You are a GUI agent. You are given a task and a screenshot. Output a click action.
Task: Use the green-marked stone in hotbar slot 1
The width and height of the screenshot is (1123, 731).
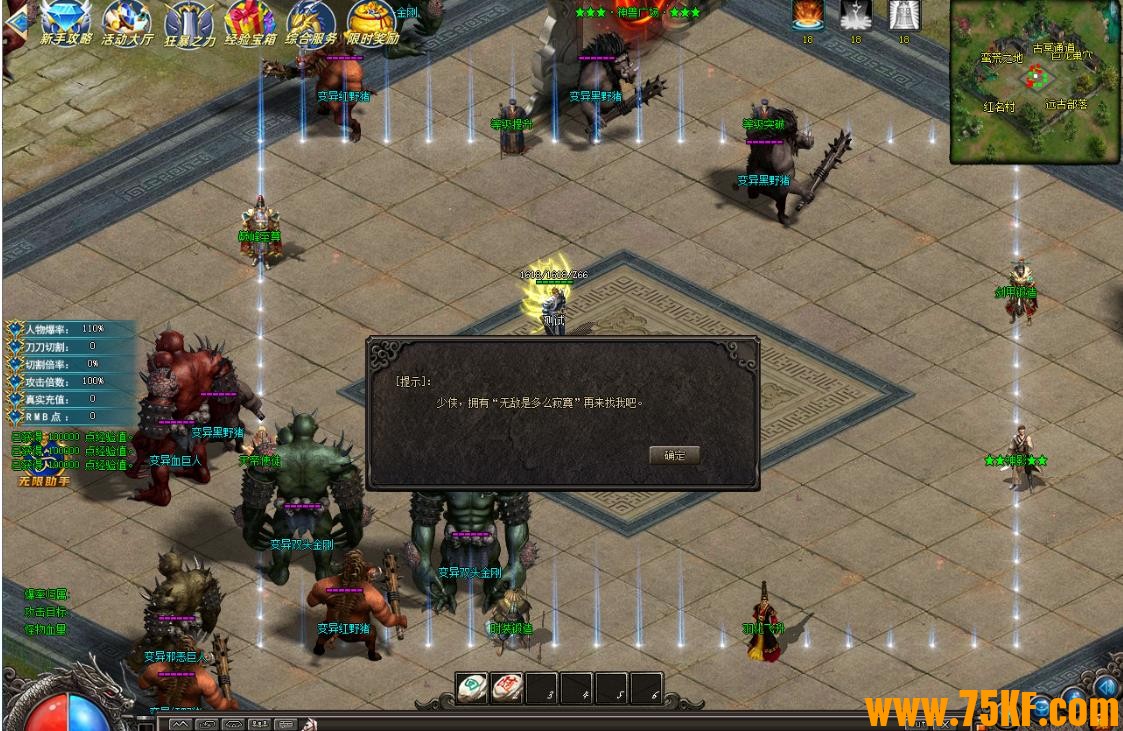[x=472, y=687]
